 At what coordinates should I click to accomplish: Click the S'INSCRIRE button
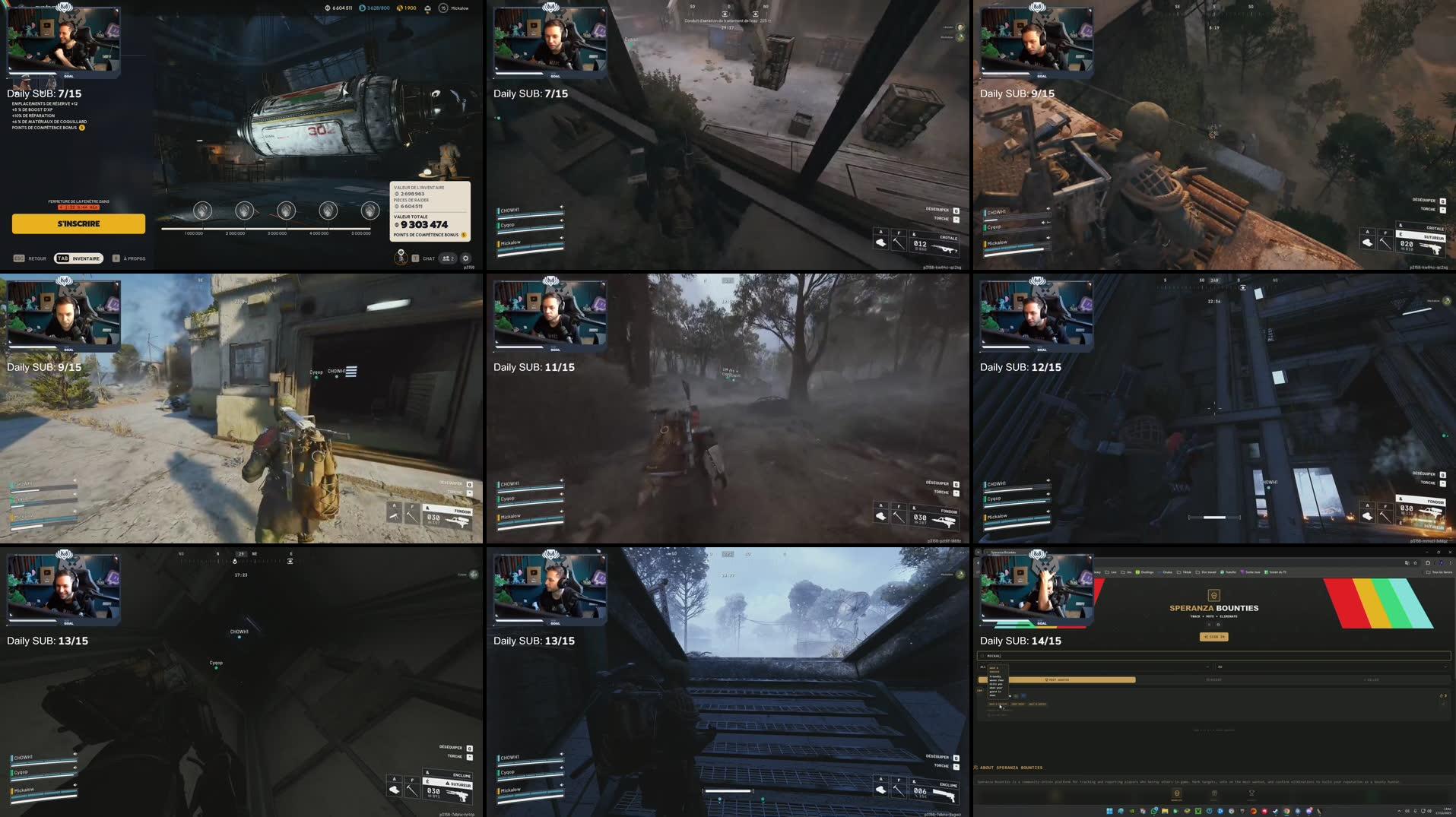coord(78,224)
